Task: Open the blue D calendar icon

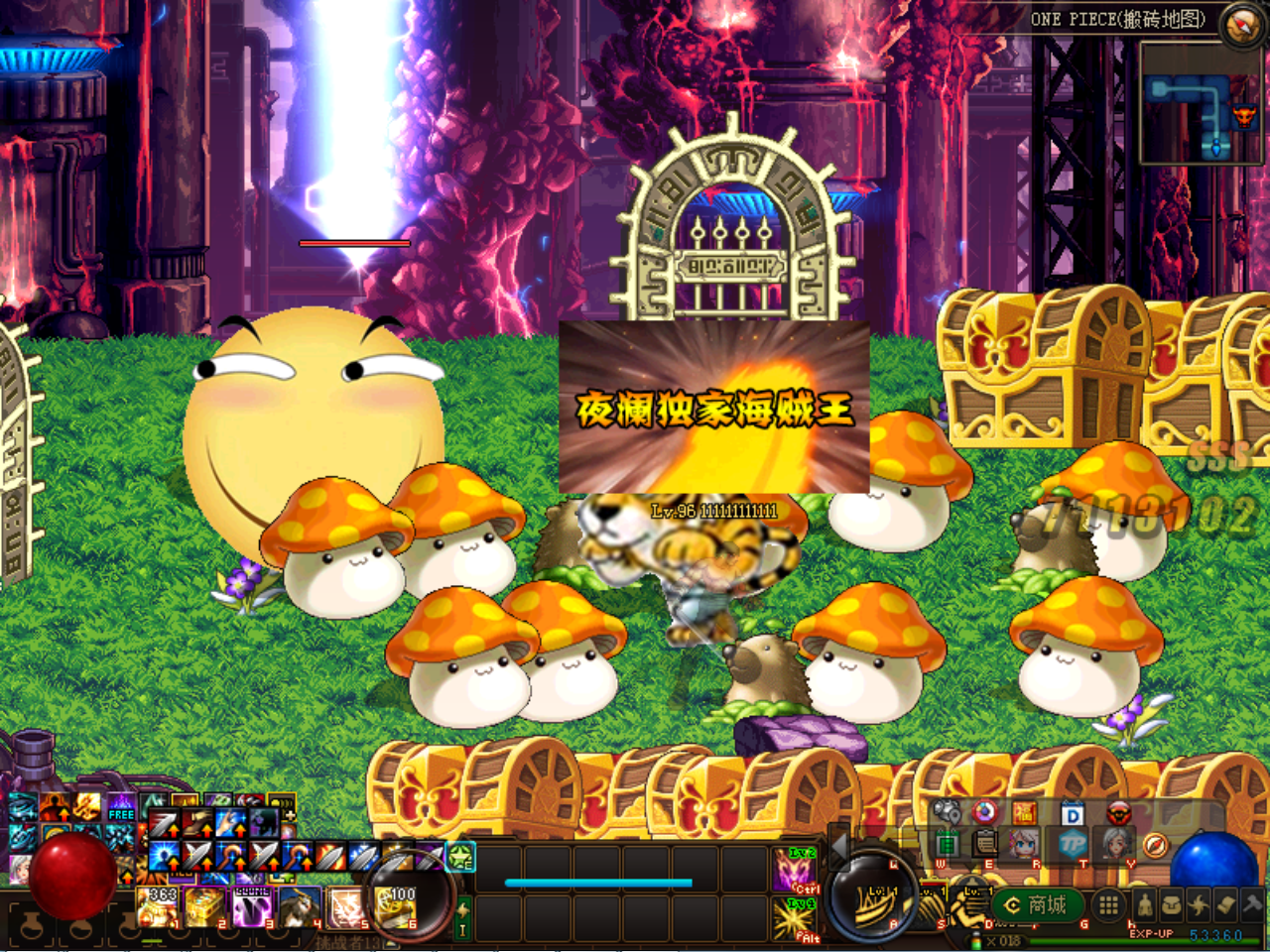Action: (1073, 815)
